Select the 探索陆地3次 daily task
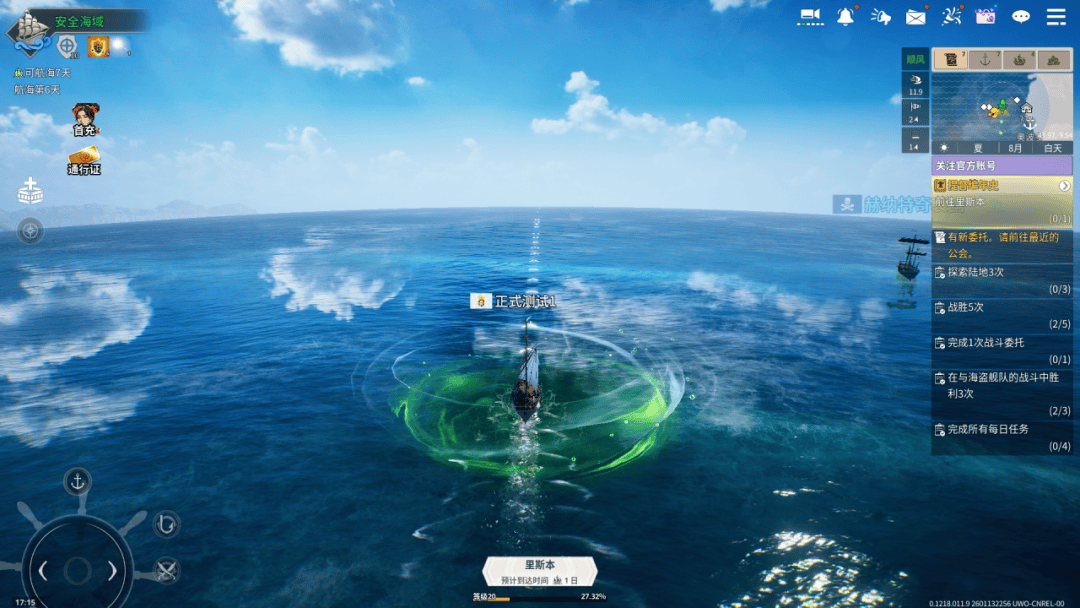 coord(1002,279)
